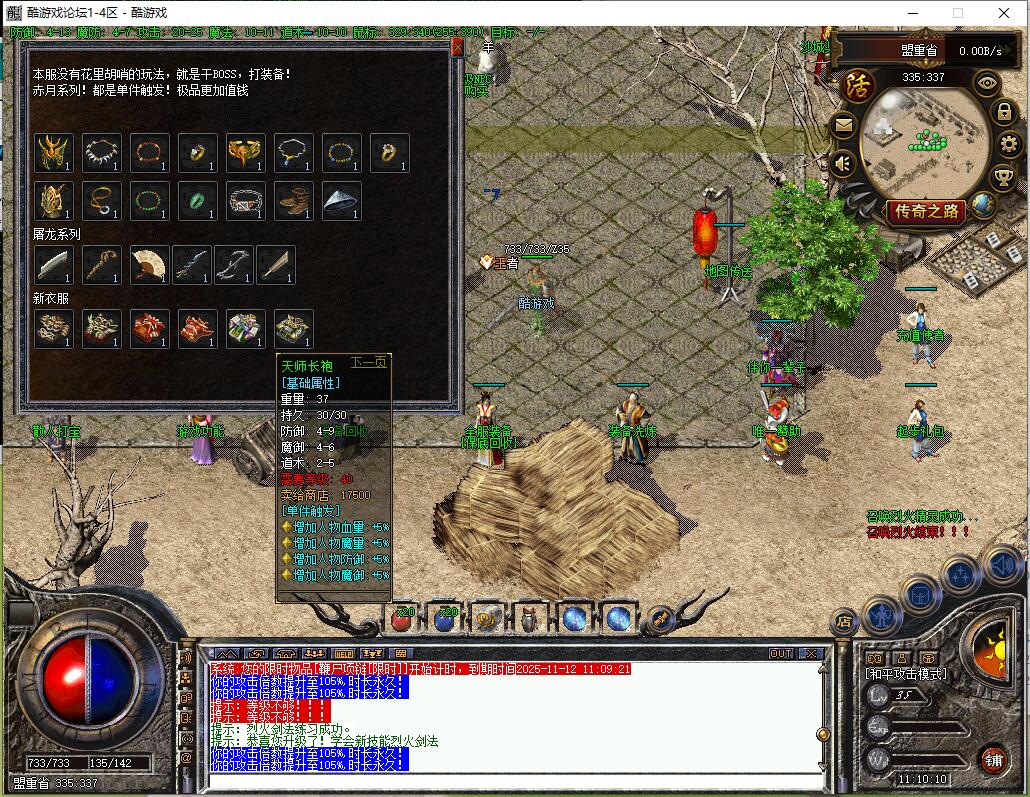Choose the folding fan weapon slot
This screenshot has height=797, width=1030.
tap(149, 265)
